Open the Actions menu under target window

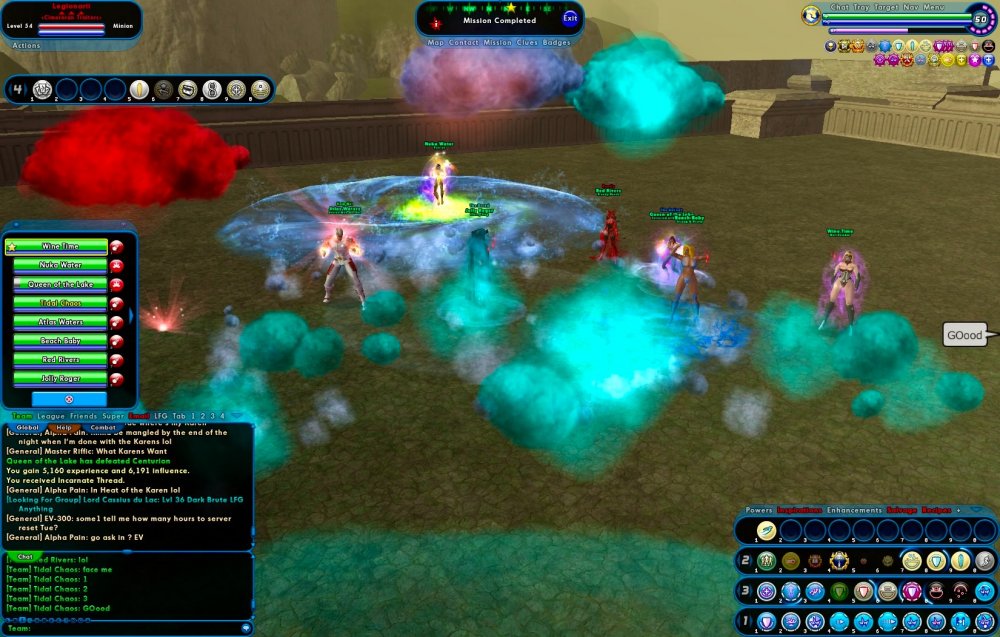point(26,45)
